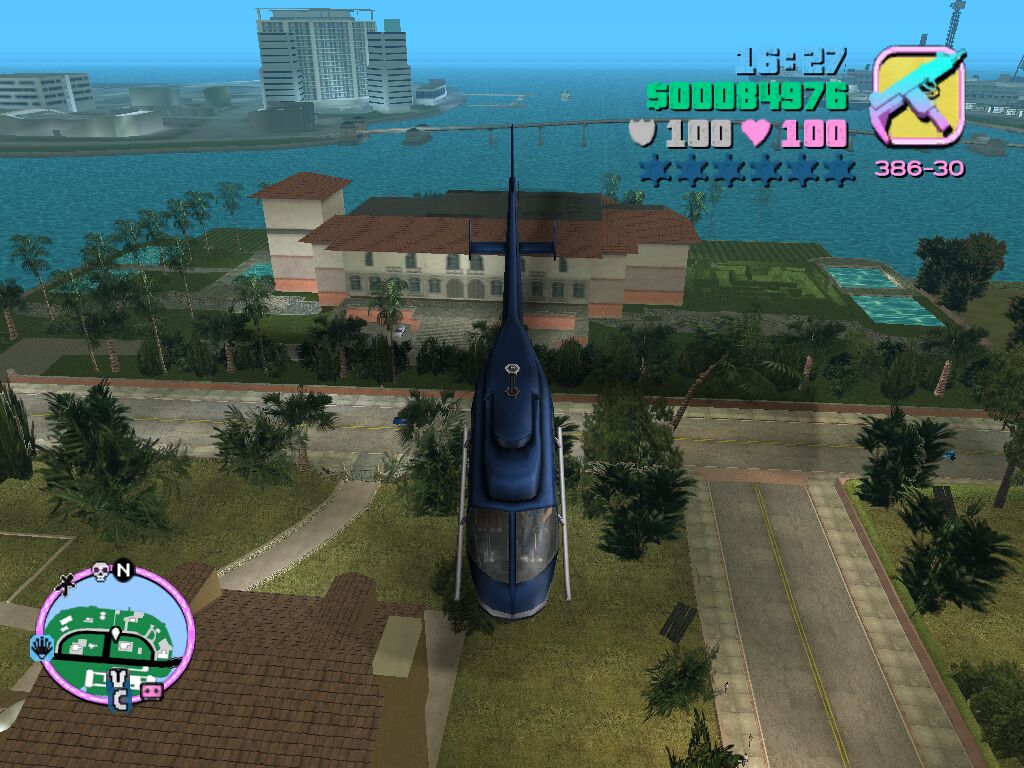
Task: Select the submachine gun weapon icon
Action: 917,96
